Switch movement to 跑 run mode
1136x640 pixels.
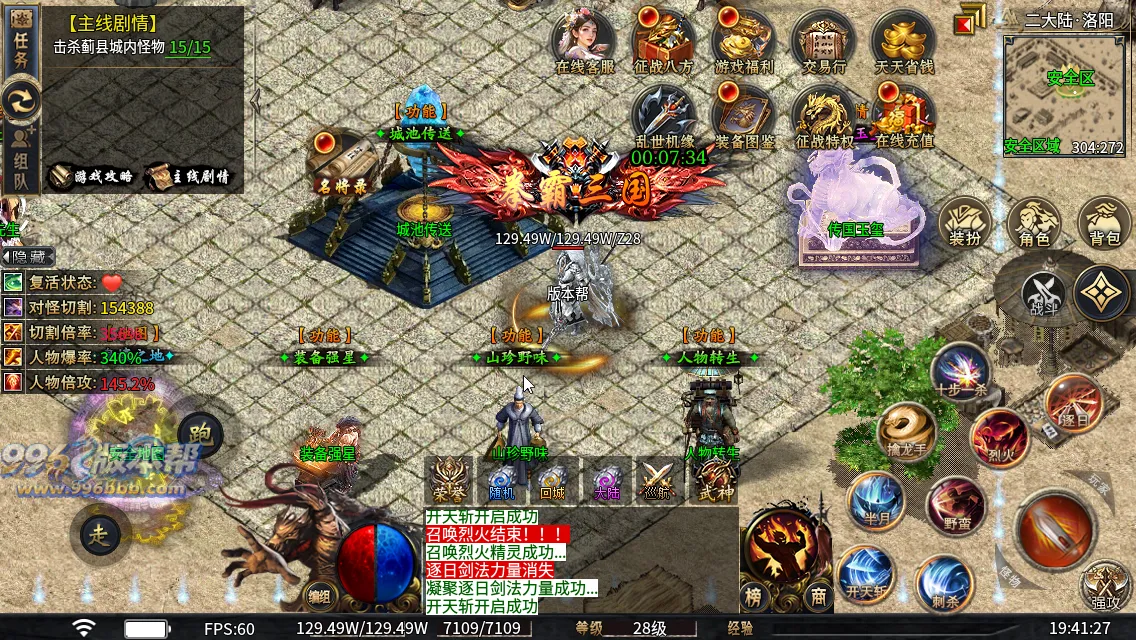click(x=199, y=431)
